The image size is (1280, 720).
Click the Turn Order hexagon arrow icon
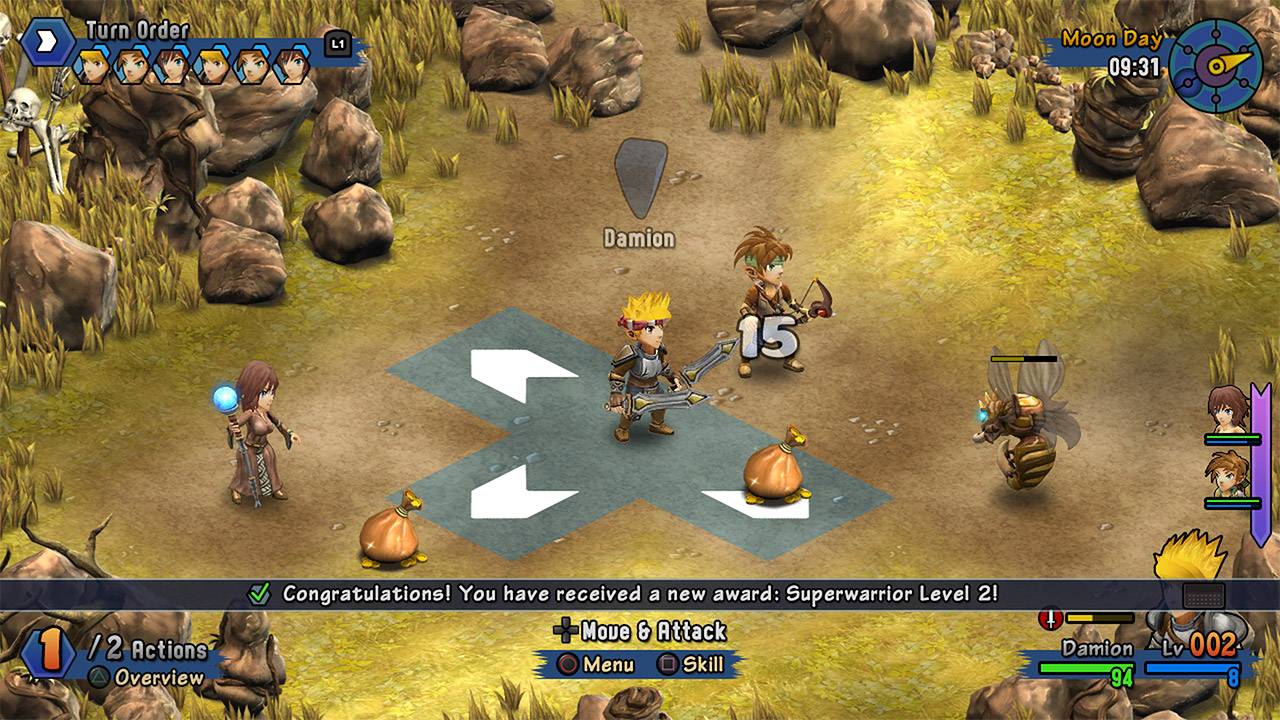[x=47, y=44]
